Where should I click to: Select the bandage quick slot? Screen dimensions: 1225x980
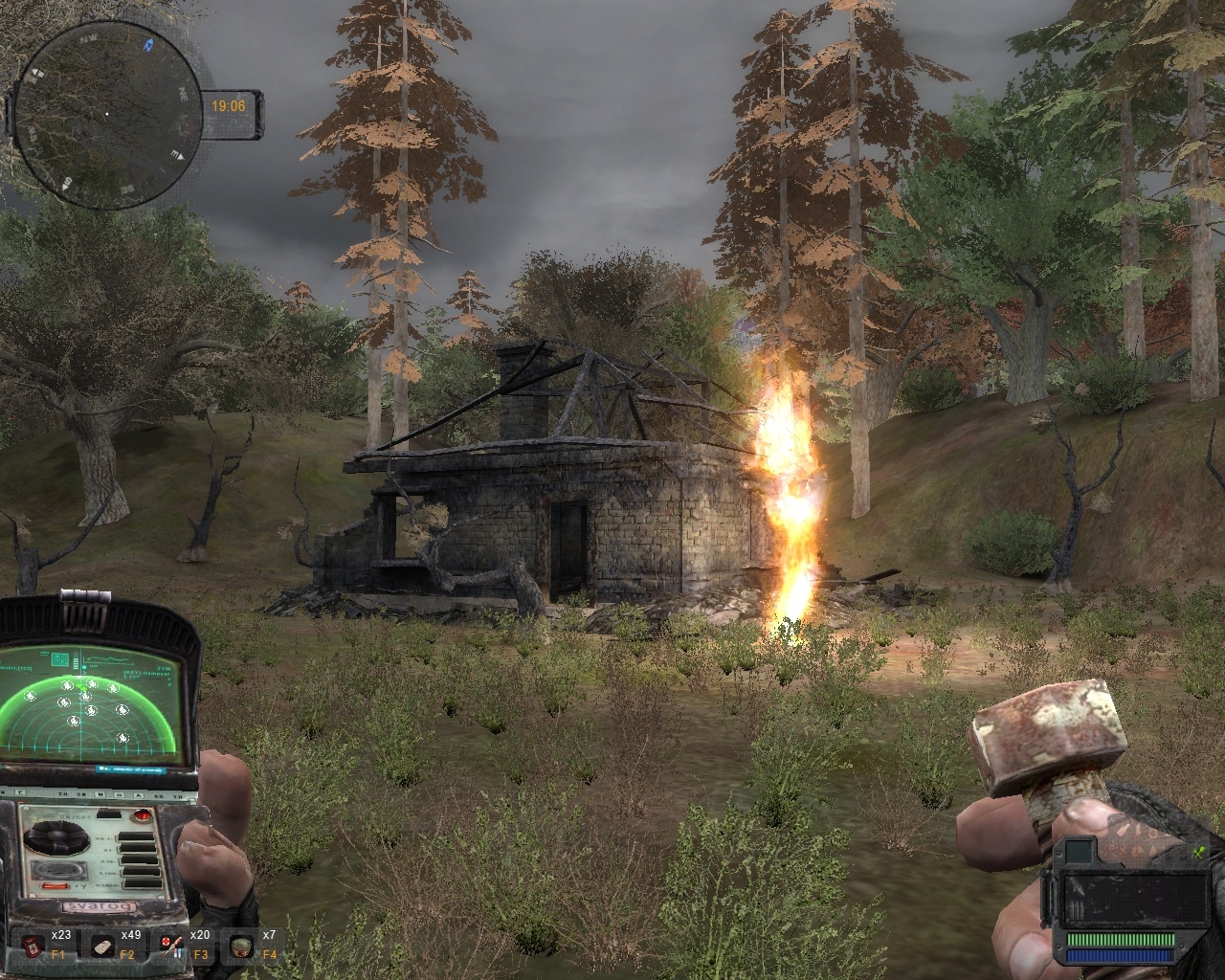coord(103,946)
